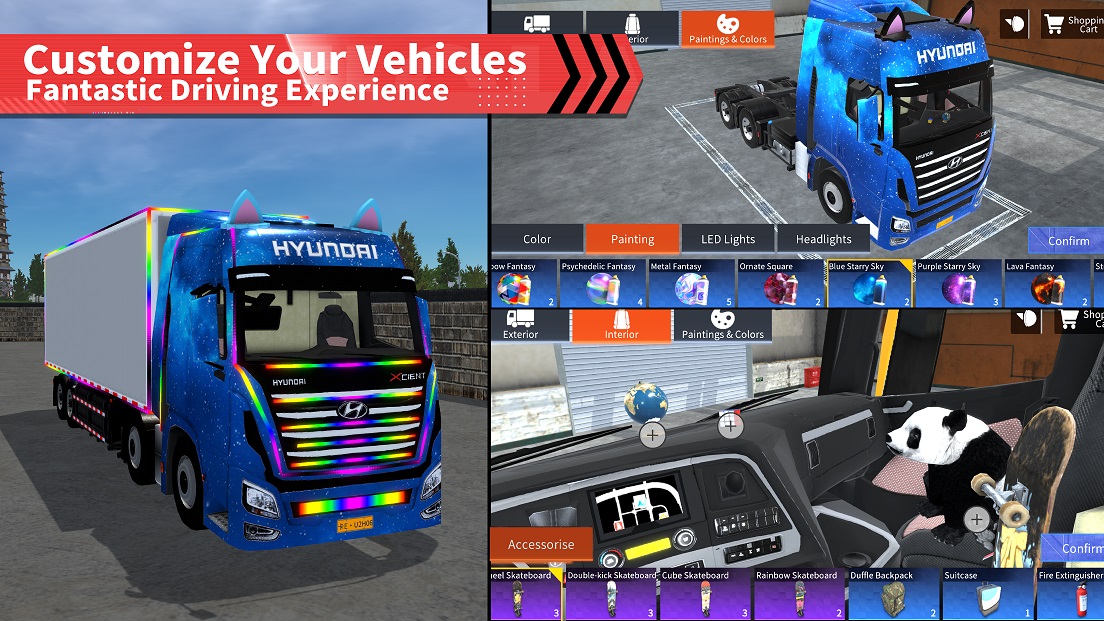The image size is (1104, 621).
Task: Select the Blue Starry Sky paint
Action: pyautogui.click(x=869, y=283)
